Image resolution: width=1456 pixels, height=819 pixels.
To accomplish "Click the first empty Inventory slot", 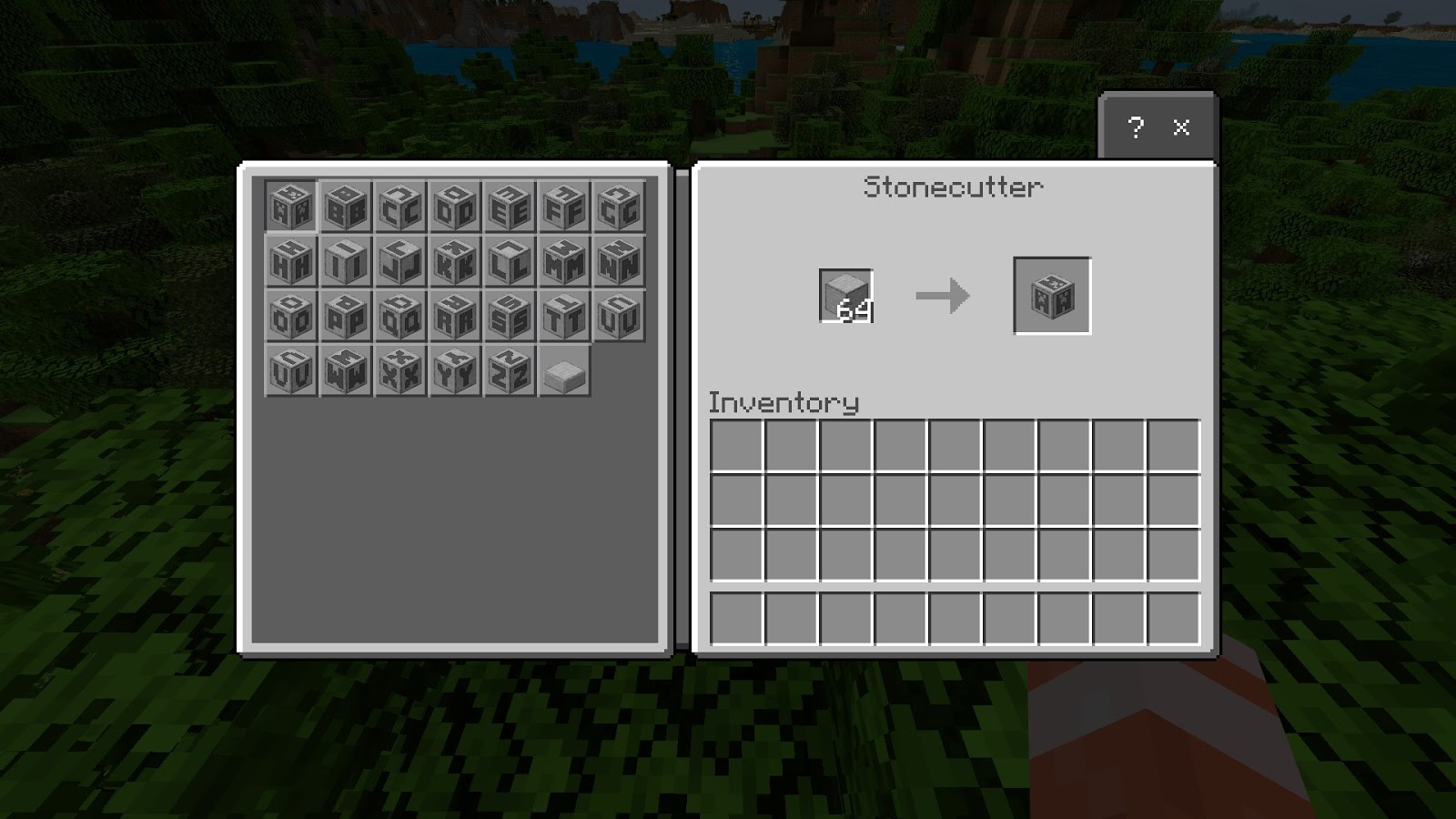I will click(x=737, y=446).
